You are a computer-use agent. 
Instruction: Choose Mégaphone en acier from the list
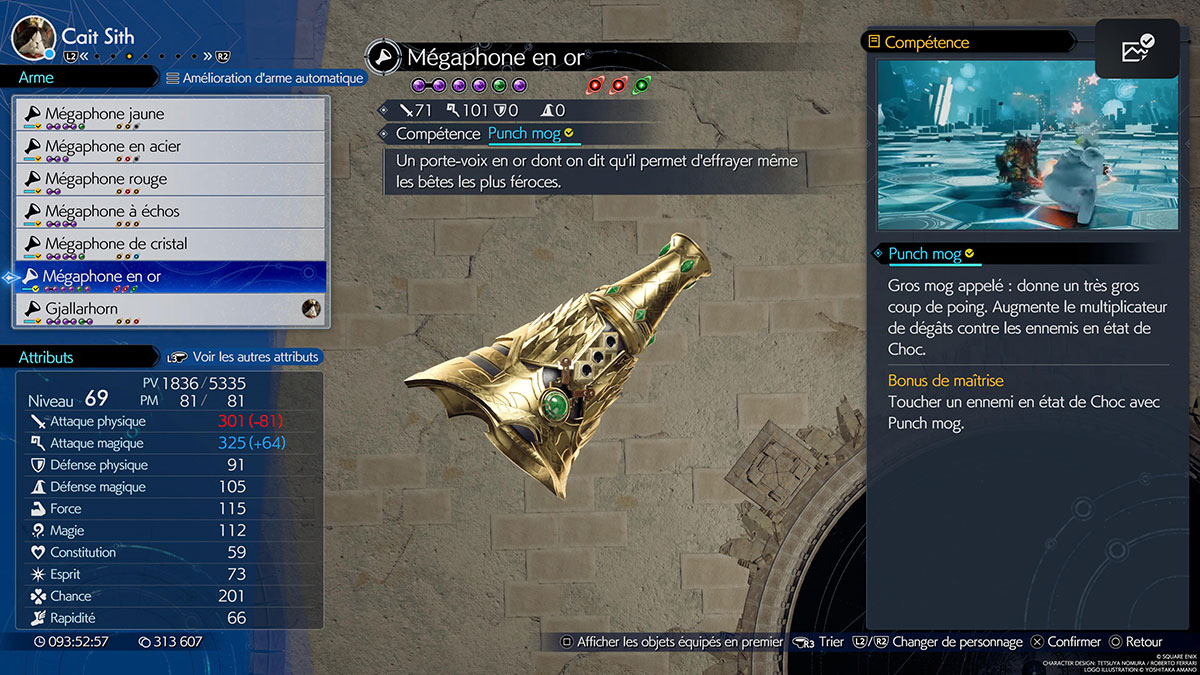pos(170,147)
